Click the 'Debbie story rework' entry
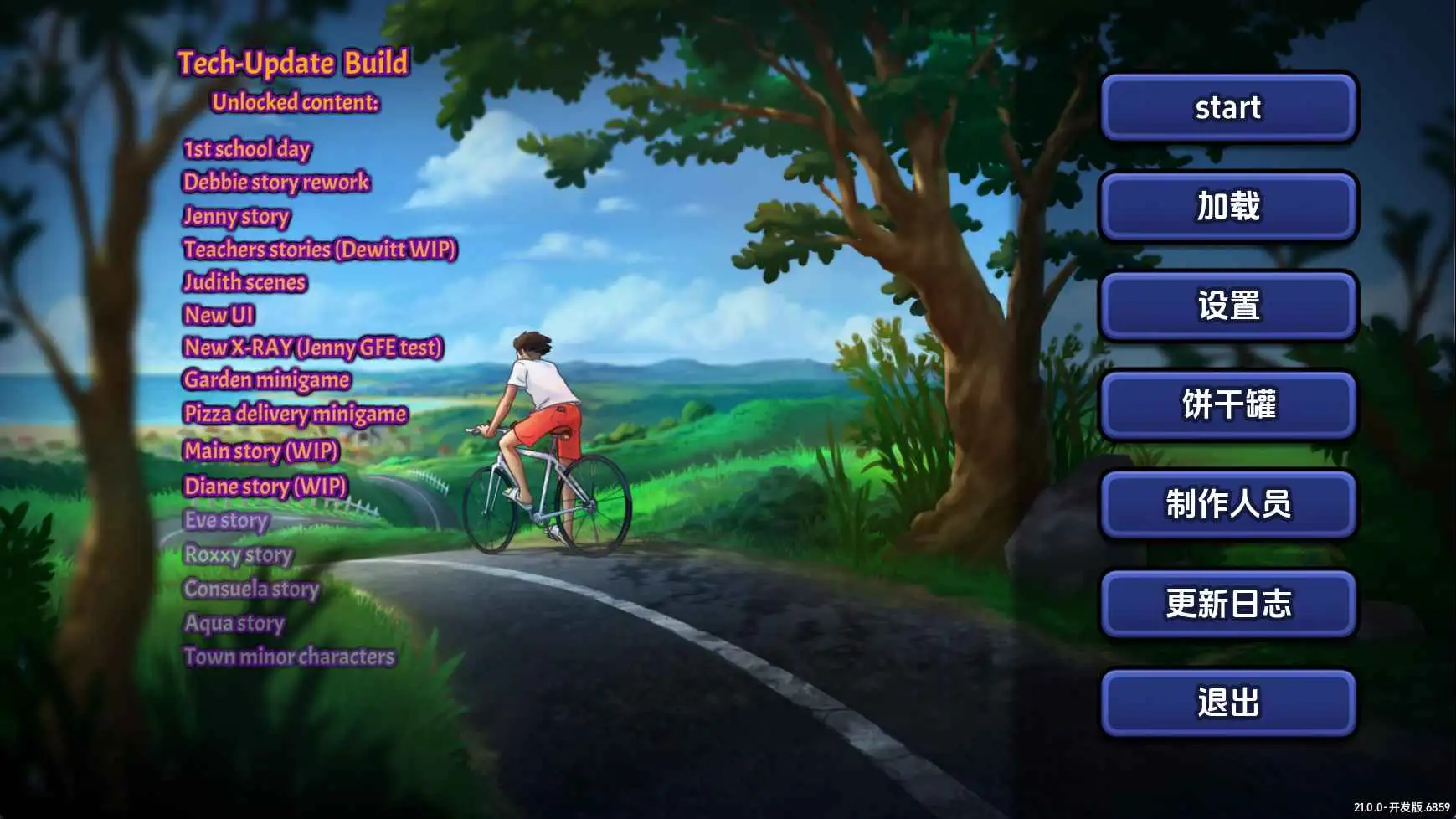The height and width of the screenshot is (819, 1456). tap(277, 183)
